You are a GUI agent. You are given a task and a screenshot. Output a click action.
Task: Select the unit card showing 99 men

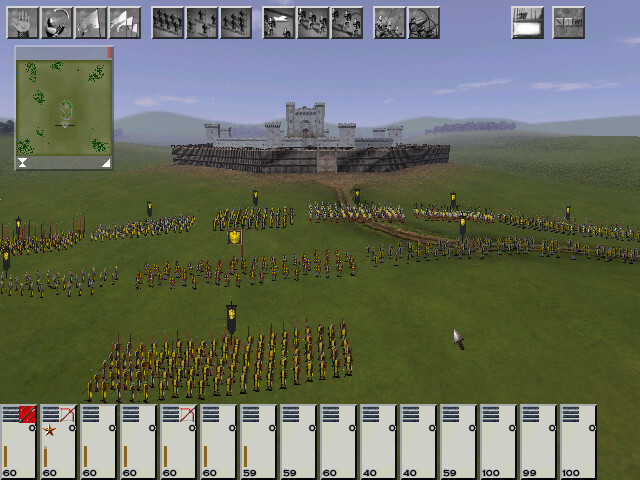[539, 442]
